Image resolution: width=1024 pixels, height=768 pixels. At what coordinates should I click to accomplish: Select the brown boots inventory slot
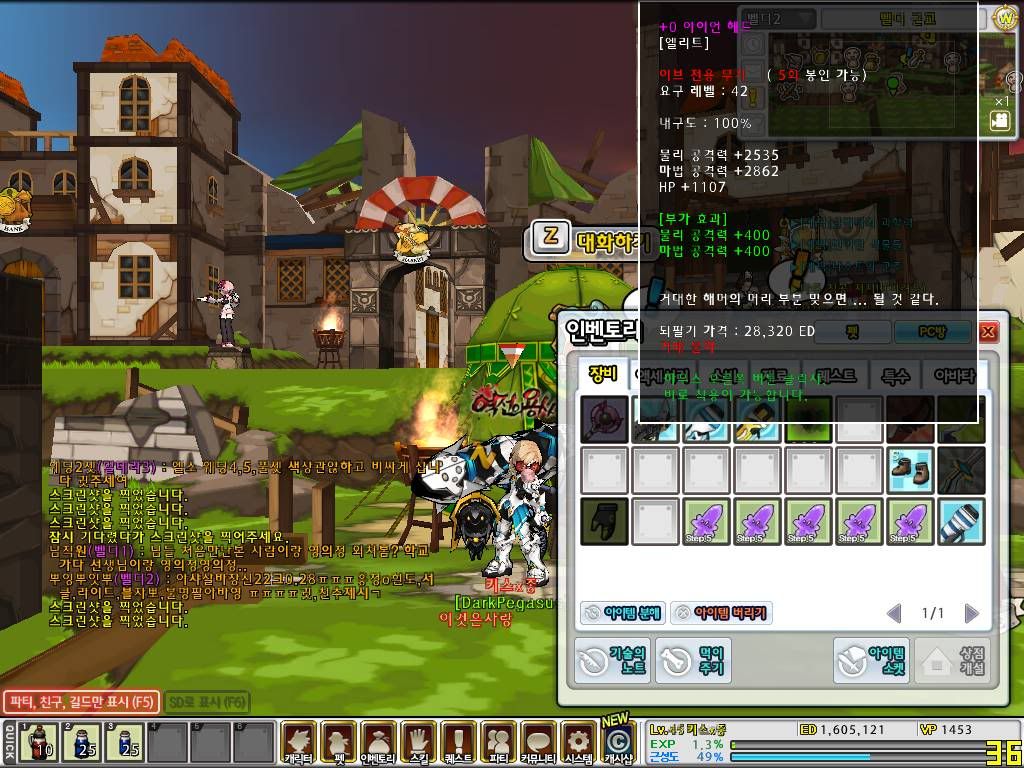click(910, 469)
